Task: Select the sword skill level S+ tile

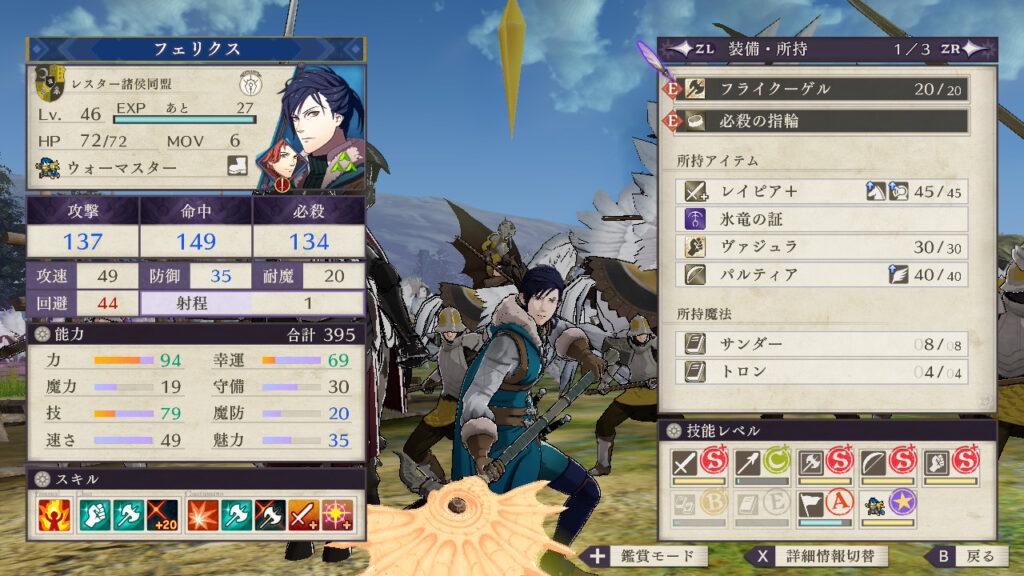Action: coord(700,466)
